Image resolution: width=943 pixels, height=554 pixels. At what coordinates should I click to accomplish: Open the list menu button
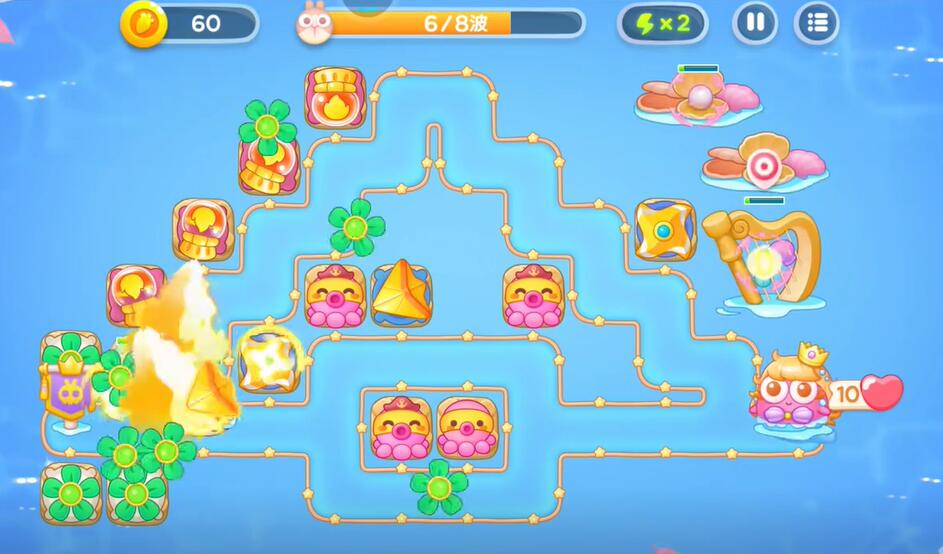click(817, 23)
